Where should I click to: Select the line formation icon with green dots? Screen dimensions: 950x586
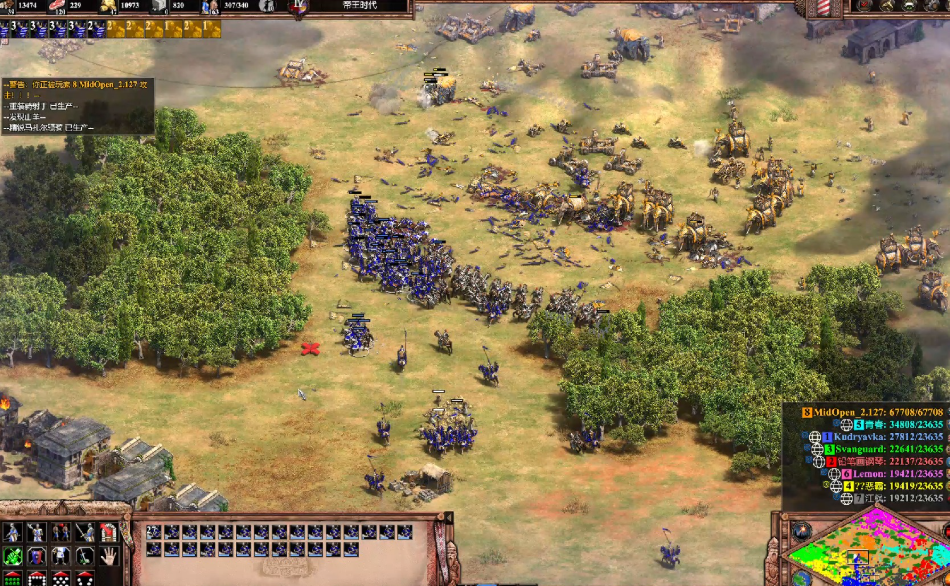click(13, 579)
